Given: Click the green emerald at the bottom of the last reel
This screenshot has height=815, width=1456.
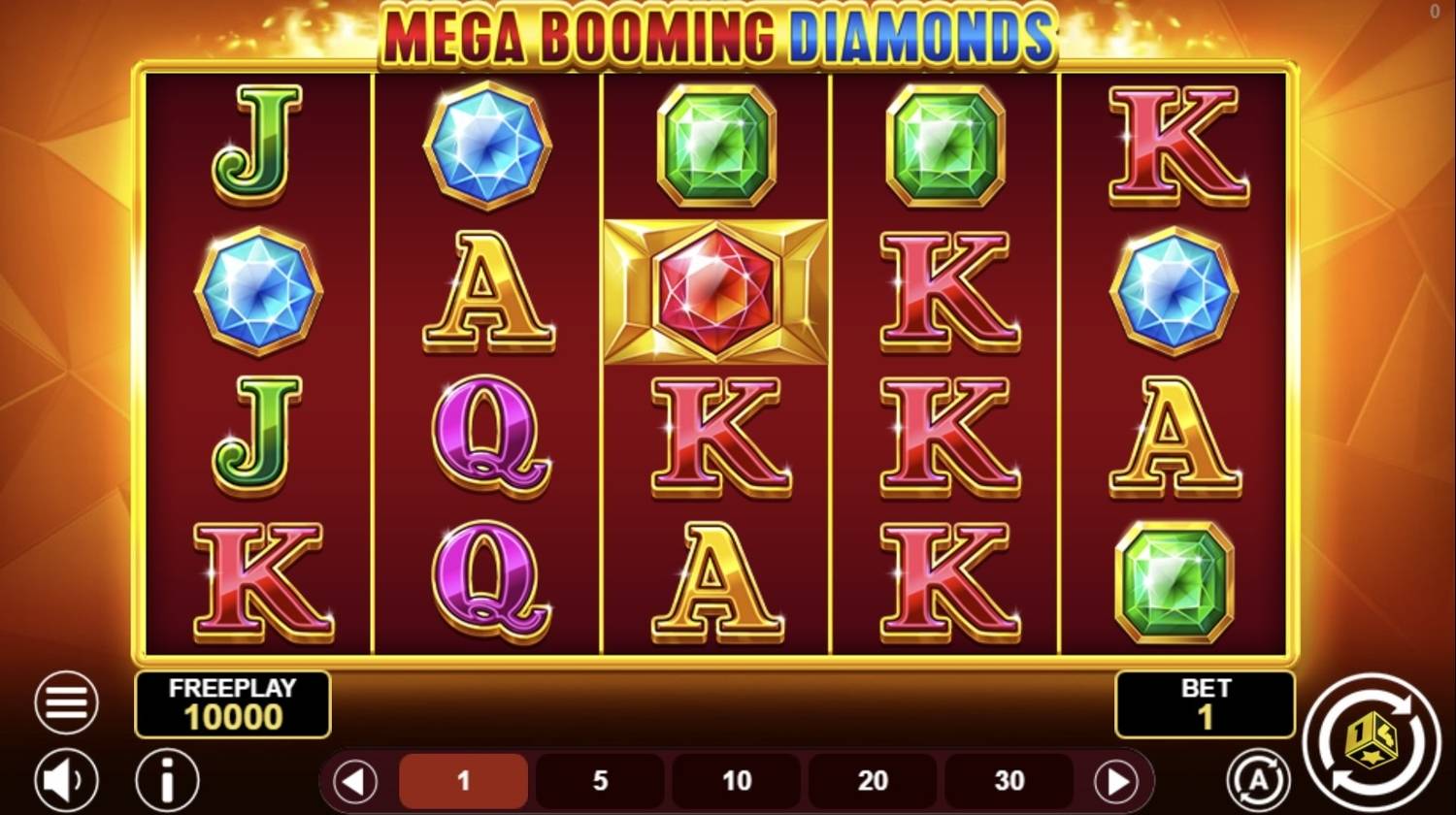Looking at the screenshot, I should point(1174,582).
